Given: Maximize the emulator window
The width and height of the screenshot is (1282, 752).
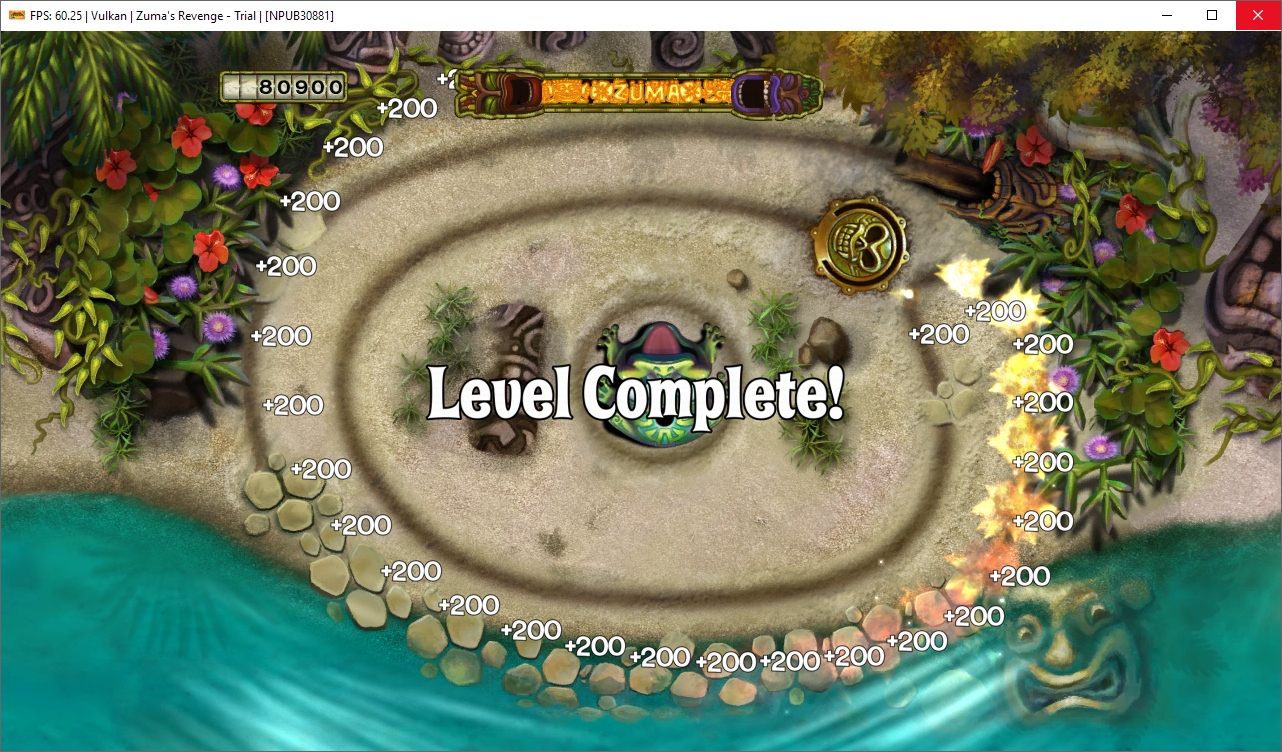Looking at the screenshot, I should pyautogui.click(x=1212, y=15).
